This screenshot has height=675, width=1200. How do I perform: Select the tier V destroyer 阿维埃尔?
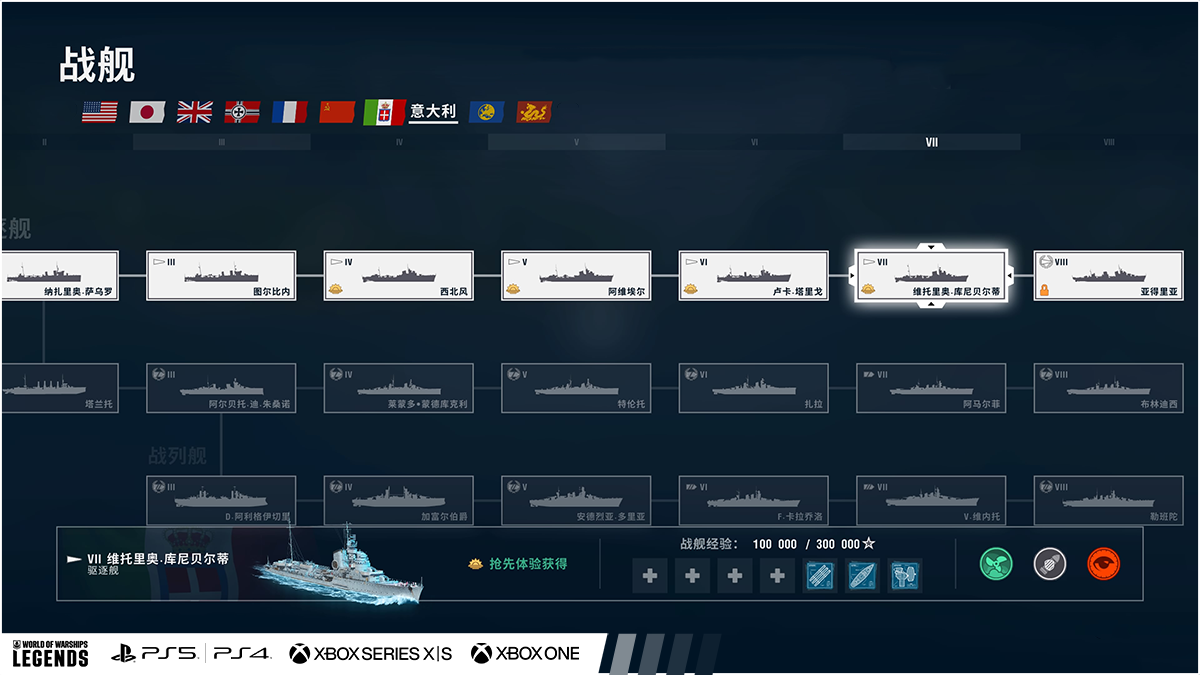(576, 276)
